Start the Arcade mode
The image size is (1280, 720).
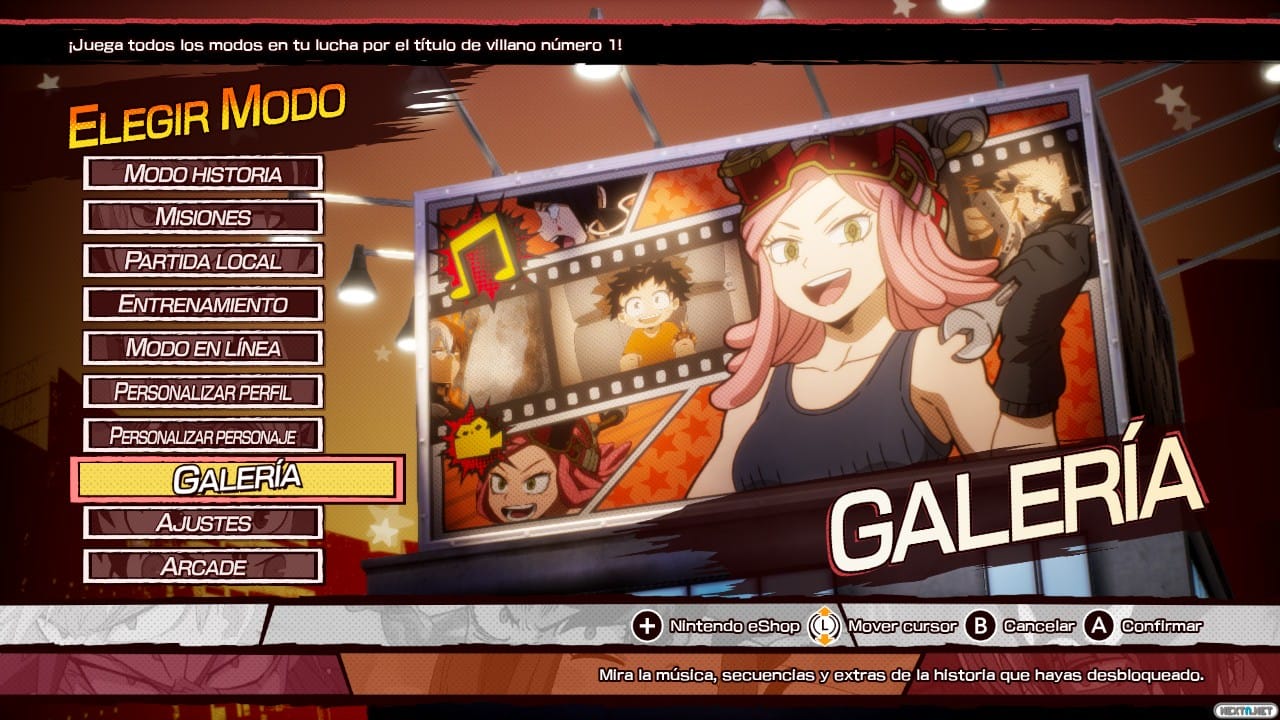[203, 566]
